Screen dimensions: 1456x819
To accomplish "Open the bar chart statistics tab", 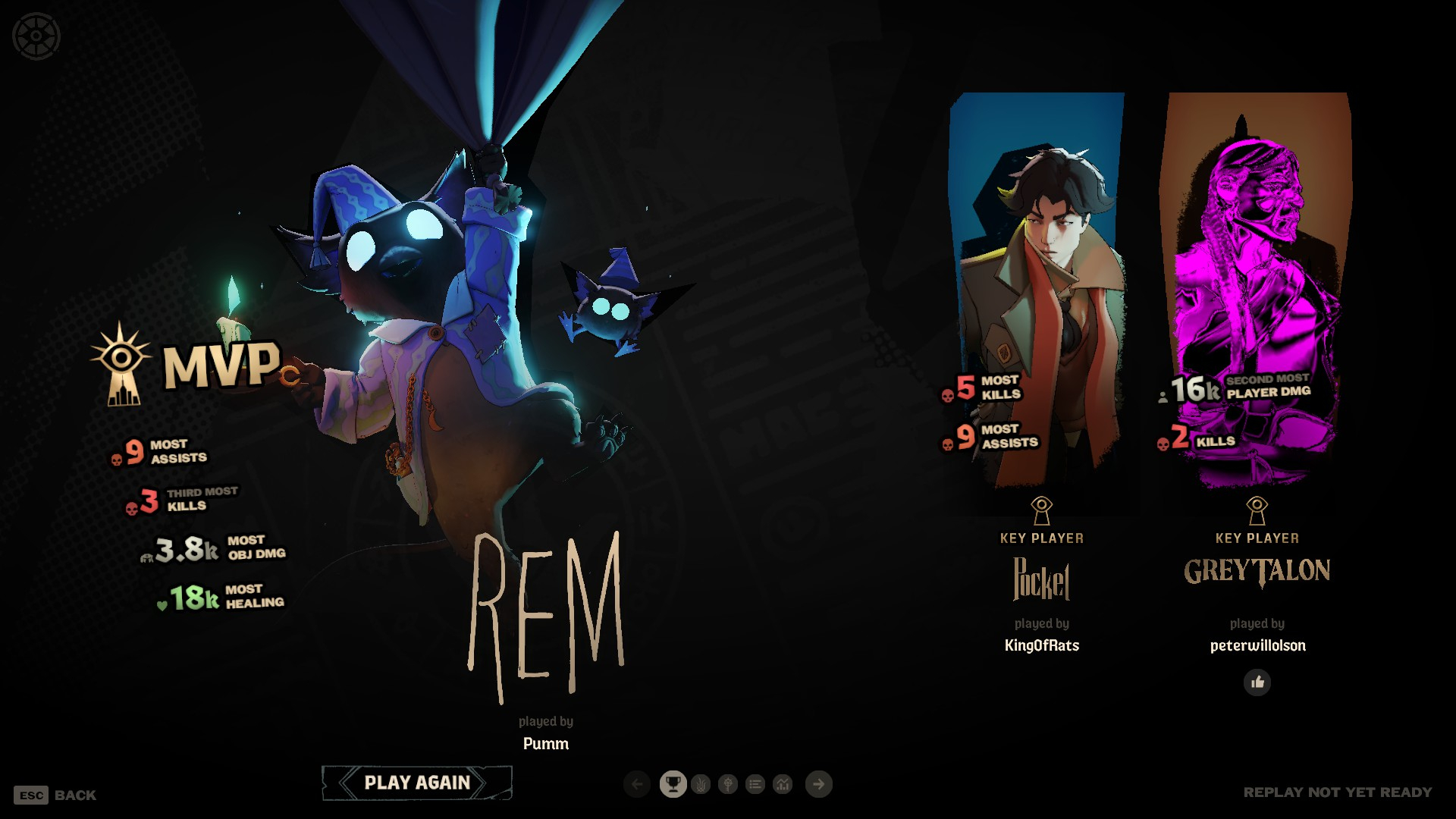I will point(783,784).
